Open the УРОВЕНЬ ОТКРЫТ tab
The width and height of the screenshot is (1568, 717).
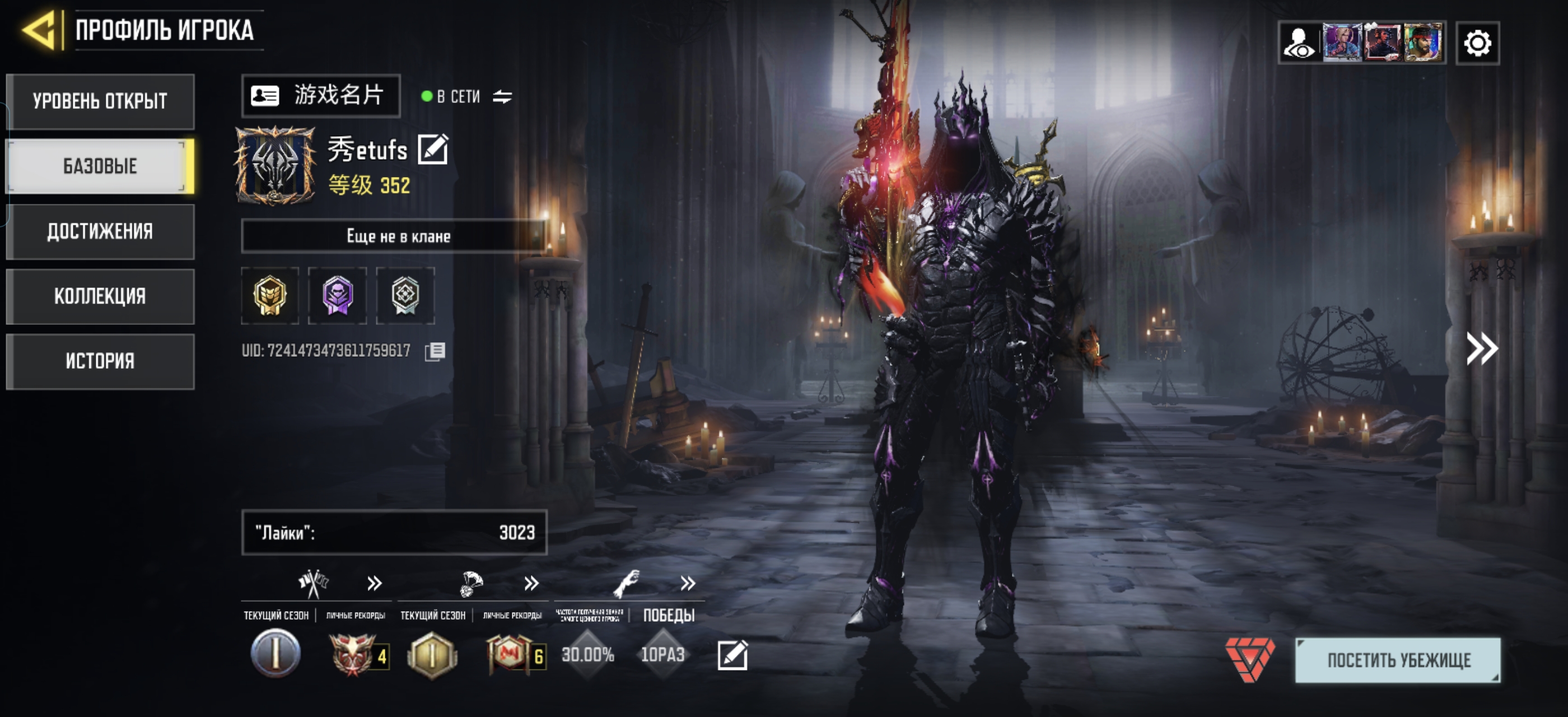pos(100,101)
